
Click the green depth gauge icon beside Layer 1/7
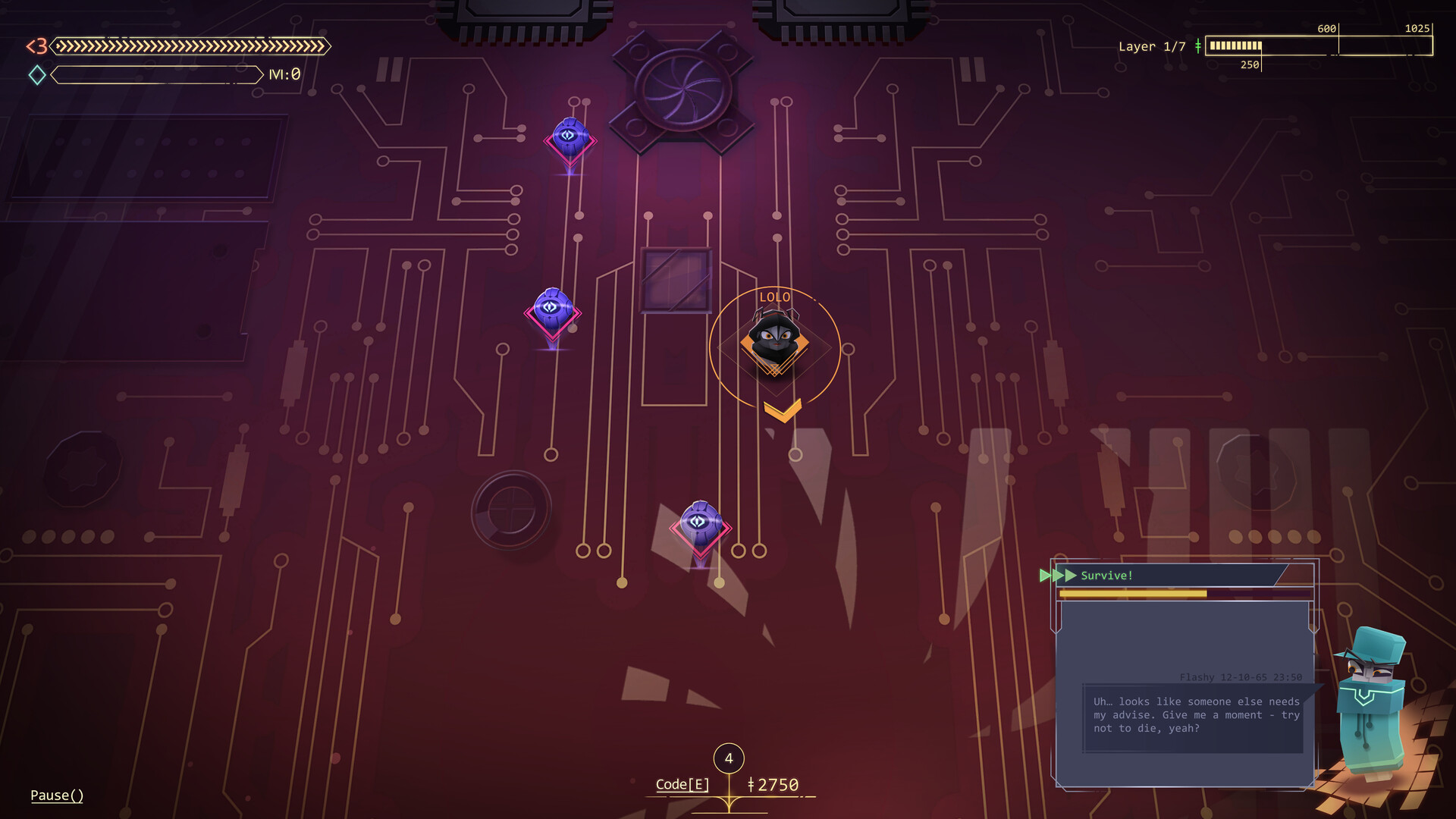point(1198,46)
